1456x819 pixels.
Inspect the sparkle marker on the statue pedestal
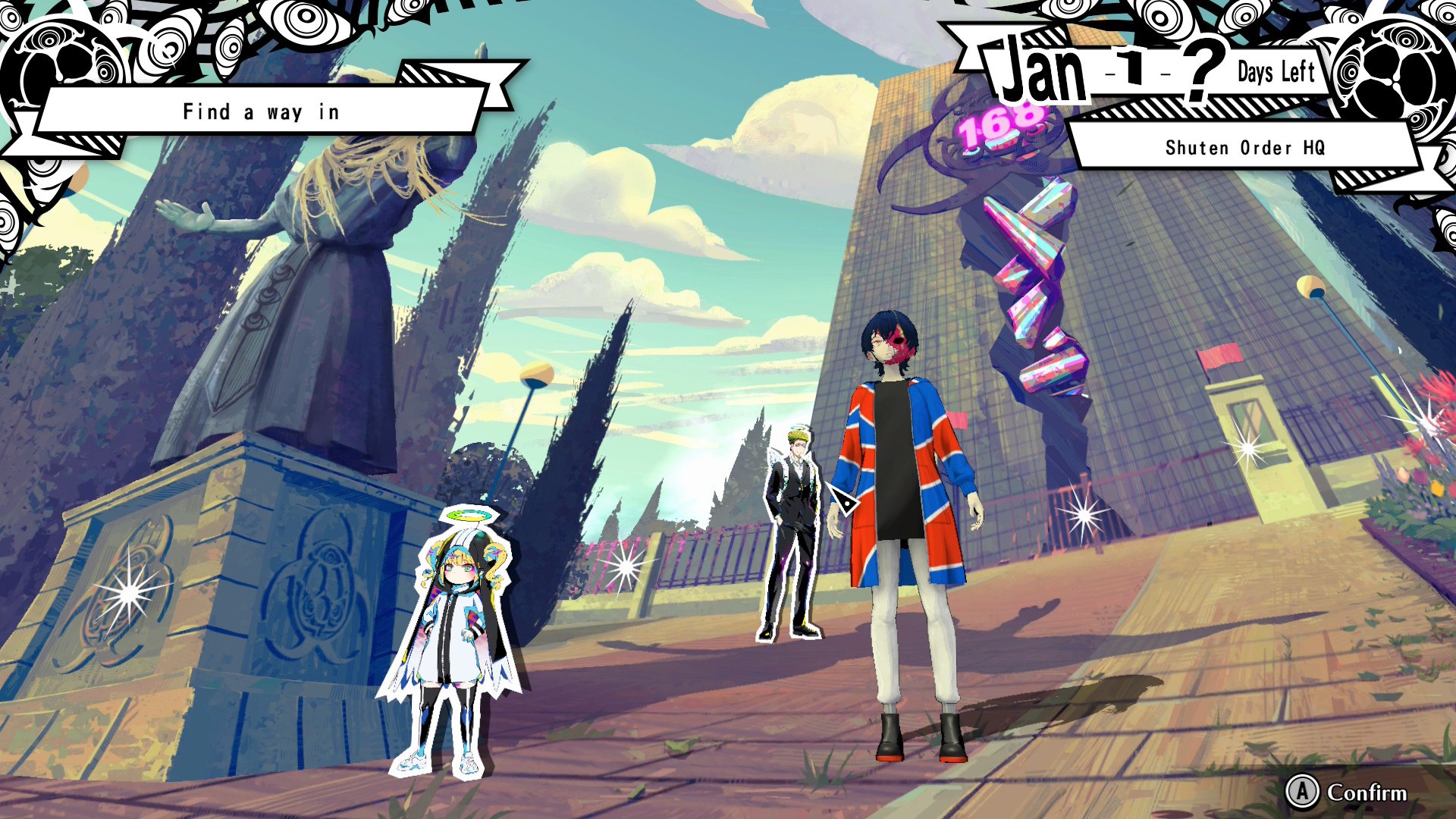129,593
